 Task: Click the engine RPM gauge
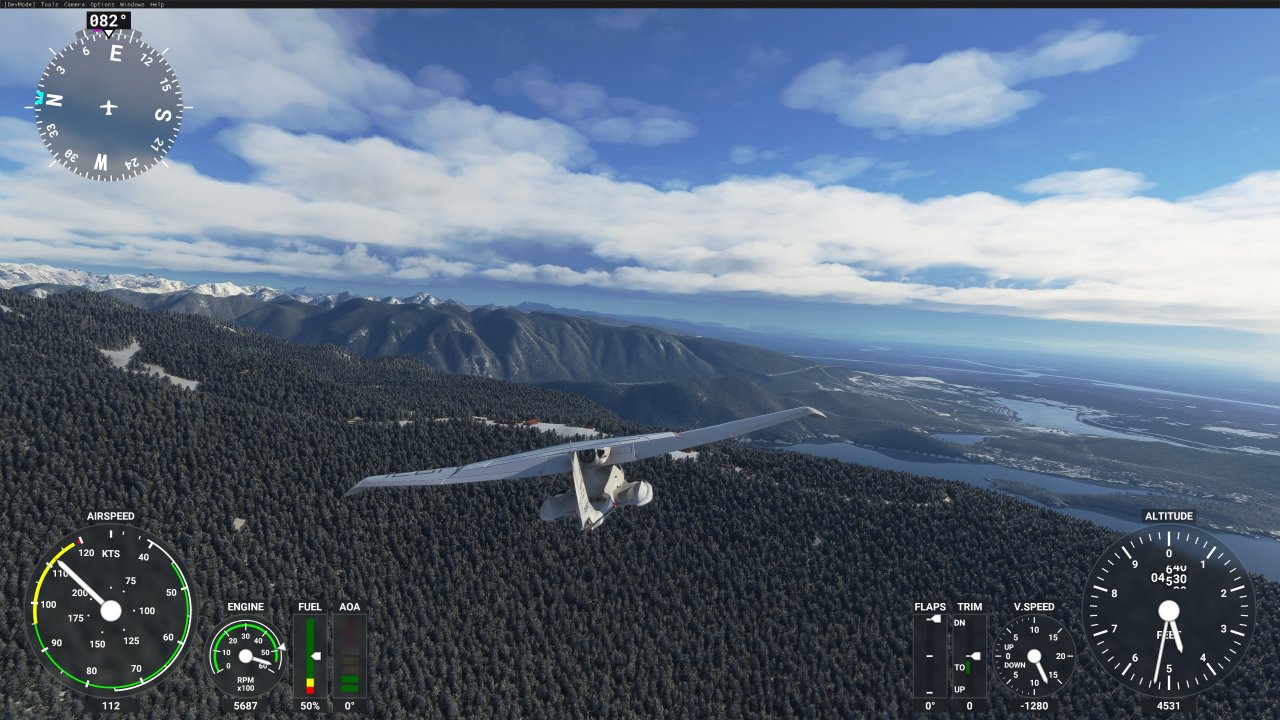click(x=245, y=656)
